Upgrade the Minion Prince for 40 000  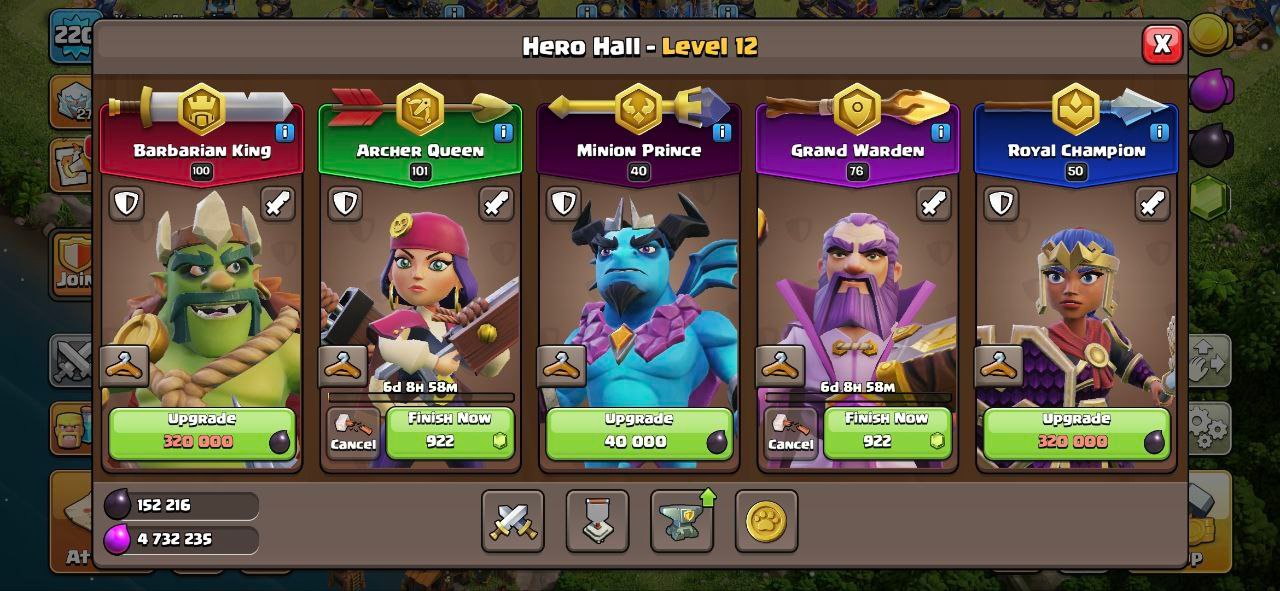638,432
